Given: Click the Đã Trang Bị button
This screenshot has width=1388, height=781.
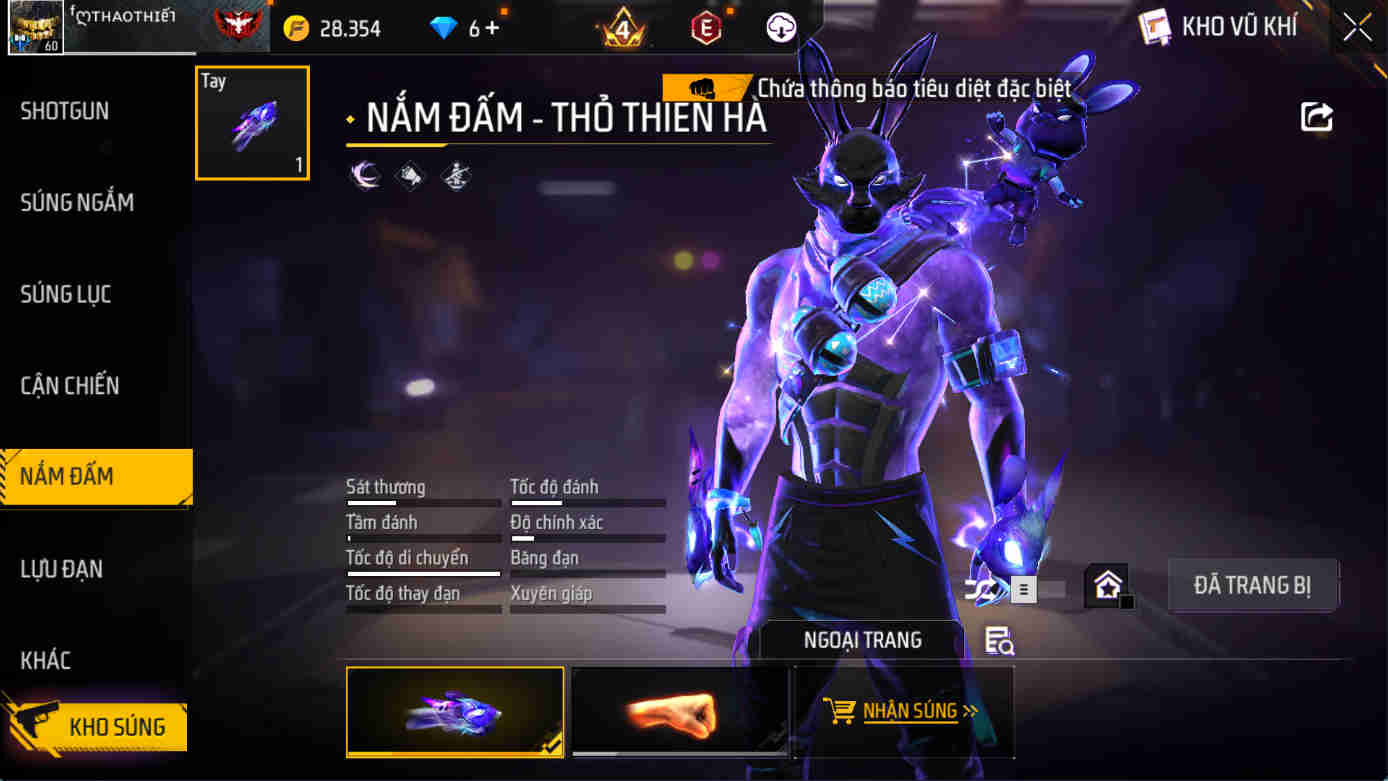Looking at the screenshot, I should 1253,585.
